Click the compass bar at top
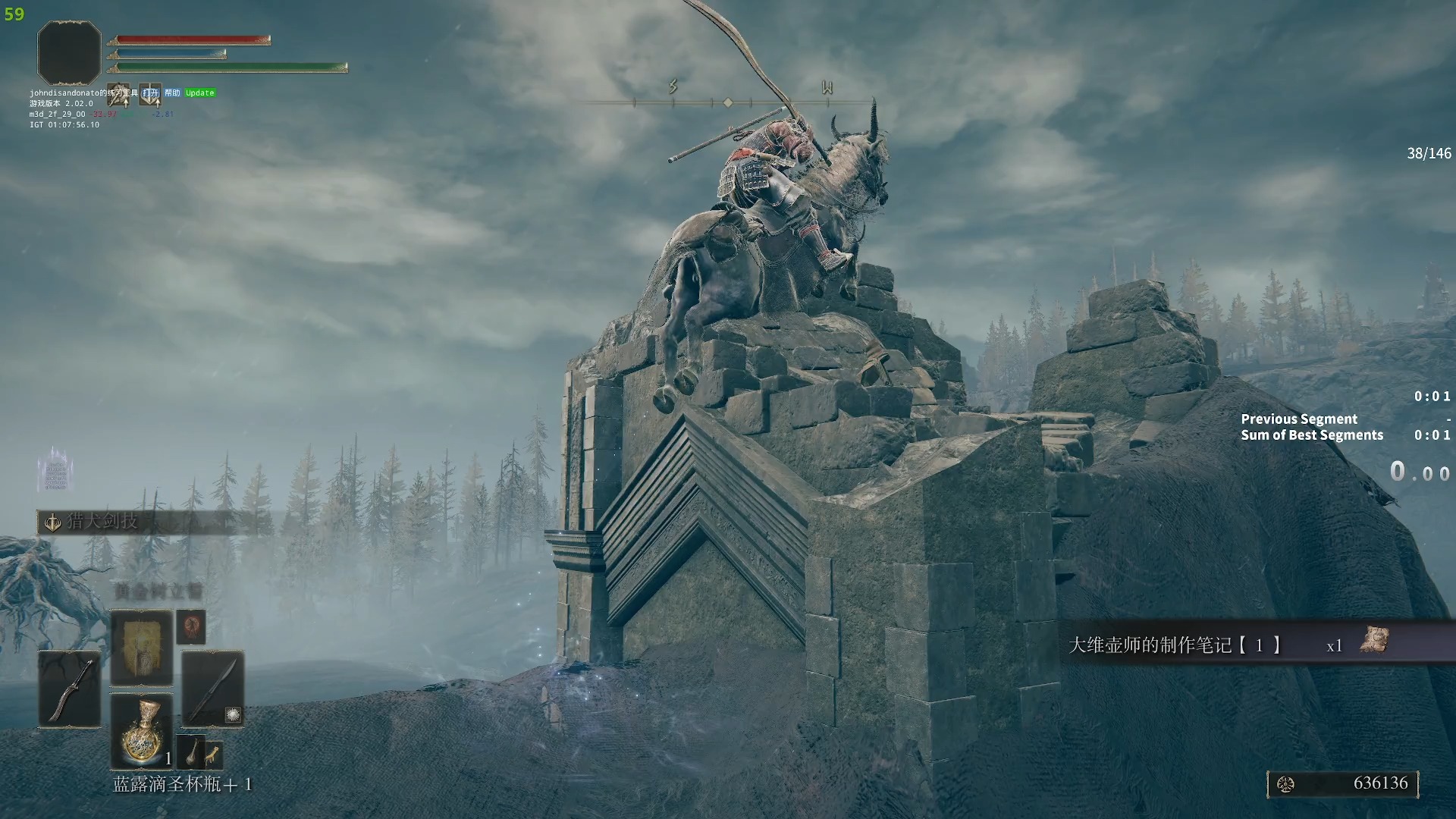This screenshot has height=819, width=1456. point(728,102)
